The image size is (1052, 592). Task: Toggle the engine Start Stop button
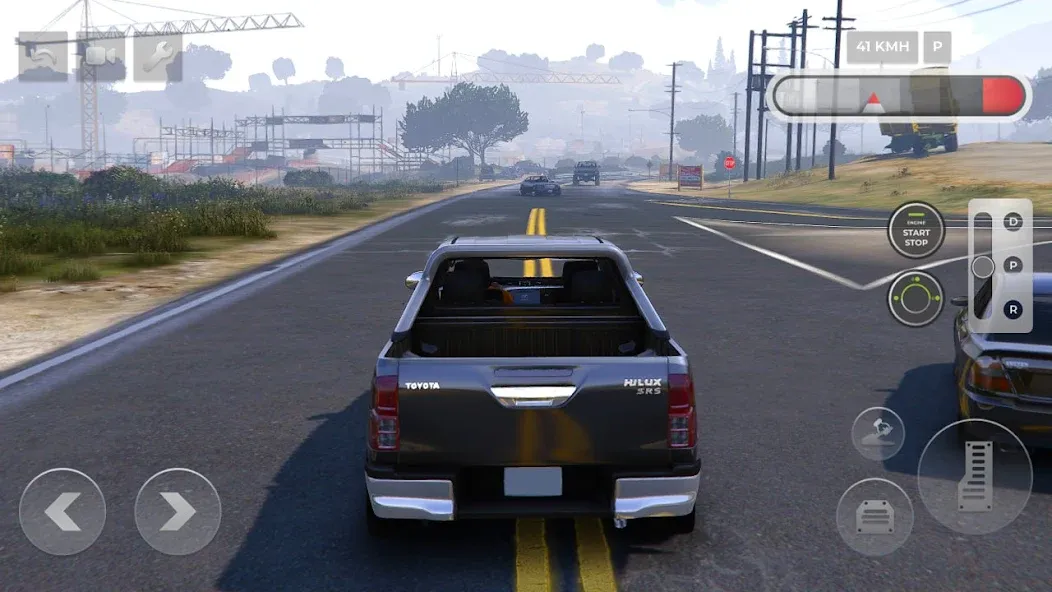pyautogui.click(x=915, y=230)
